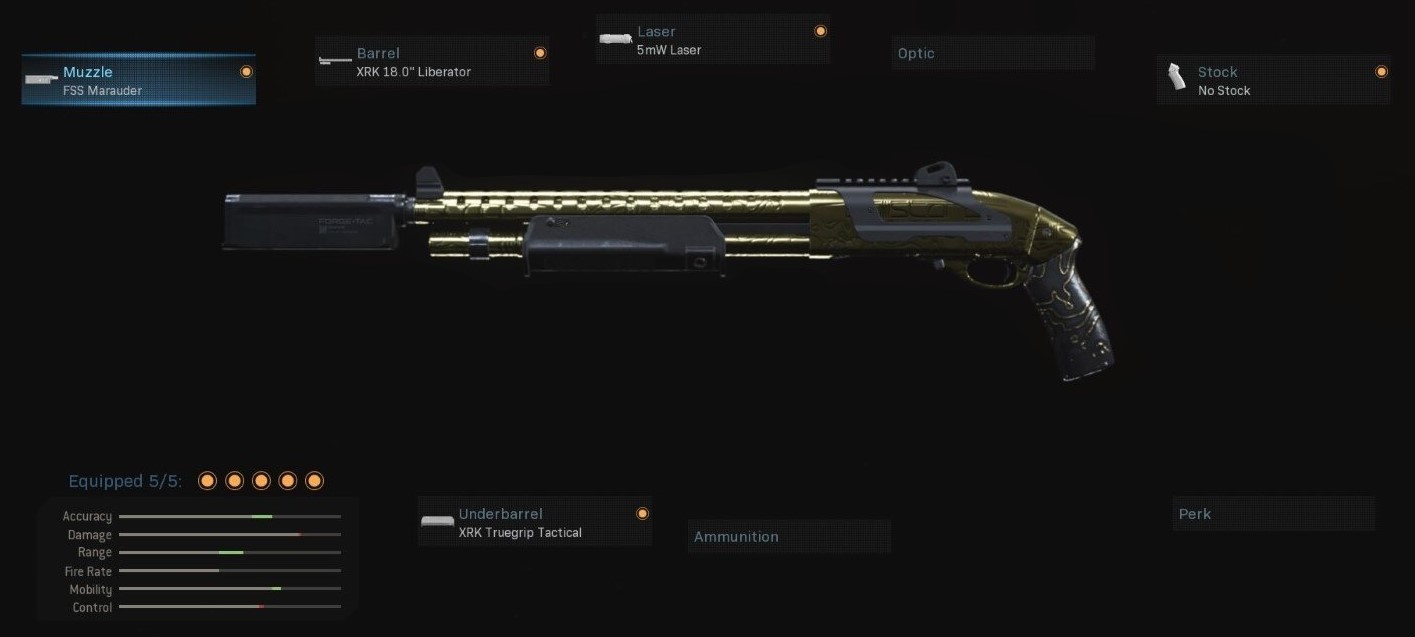Viewport: 1415px width, 637px height.
Task: Select the Muzzle attachment slot
Action: pos(138,80)
